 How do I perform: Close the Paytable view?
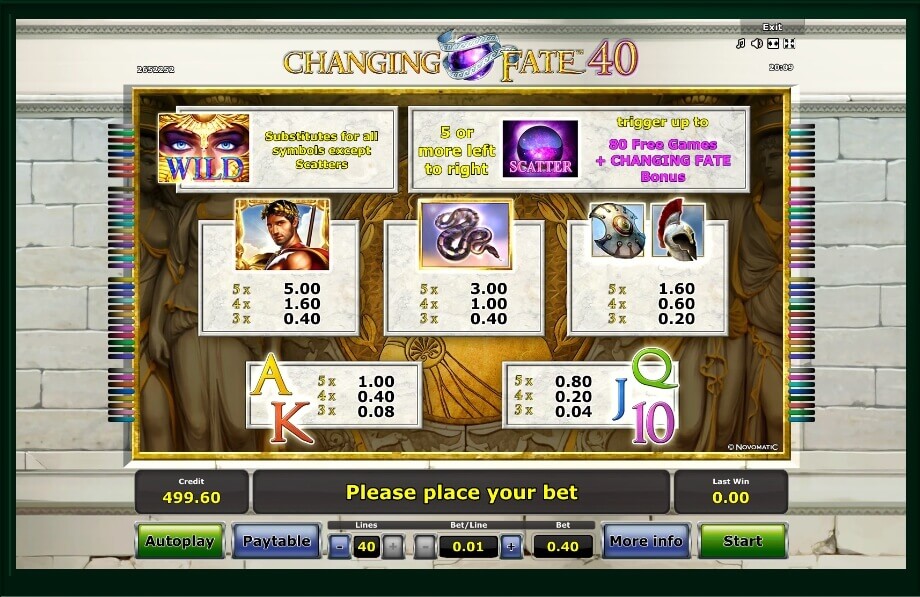point(276,541)
